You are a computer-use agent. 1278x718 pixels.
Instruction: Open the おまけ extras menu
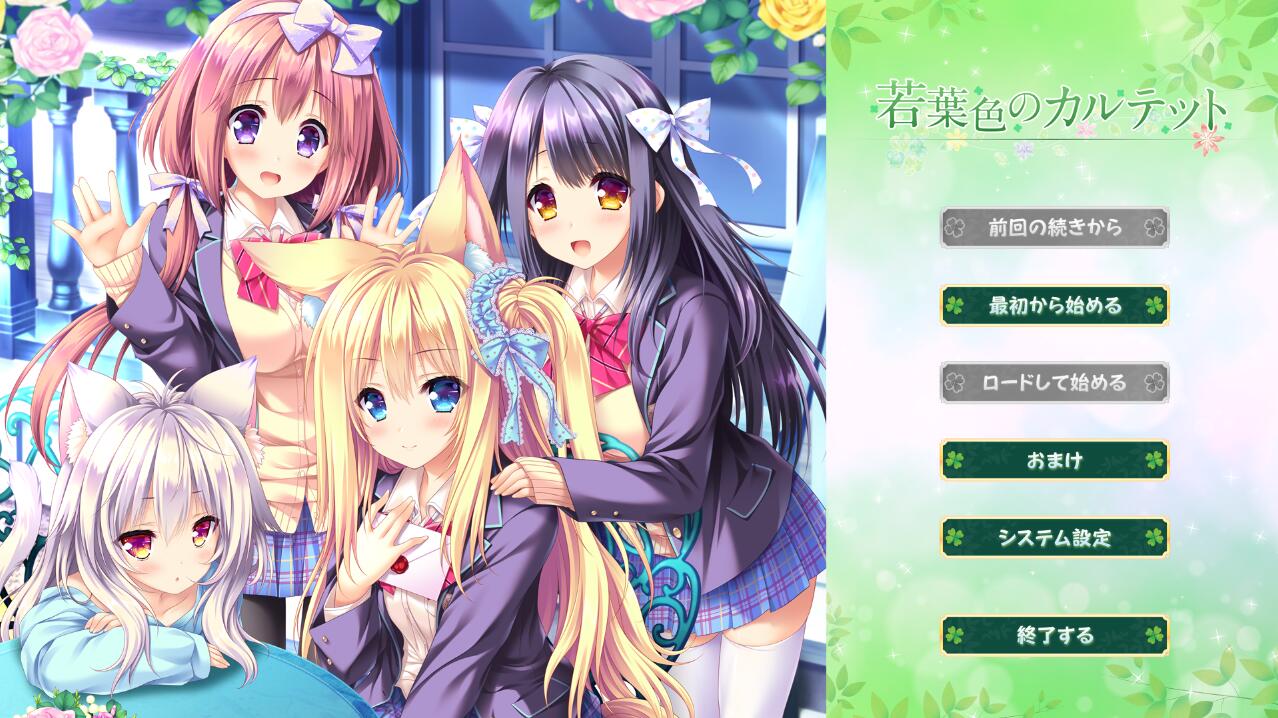(1054, 460)
